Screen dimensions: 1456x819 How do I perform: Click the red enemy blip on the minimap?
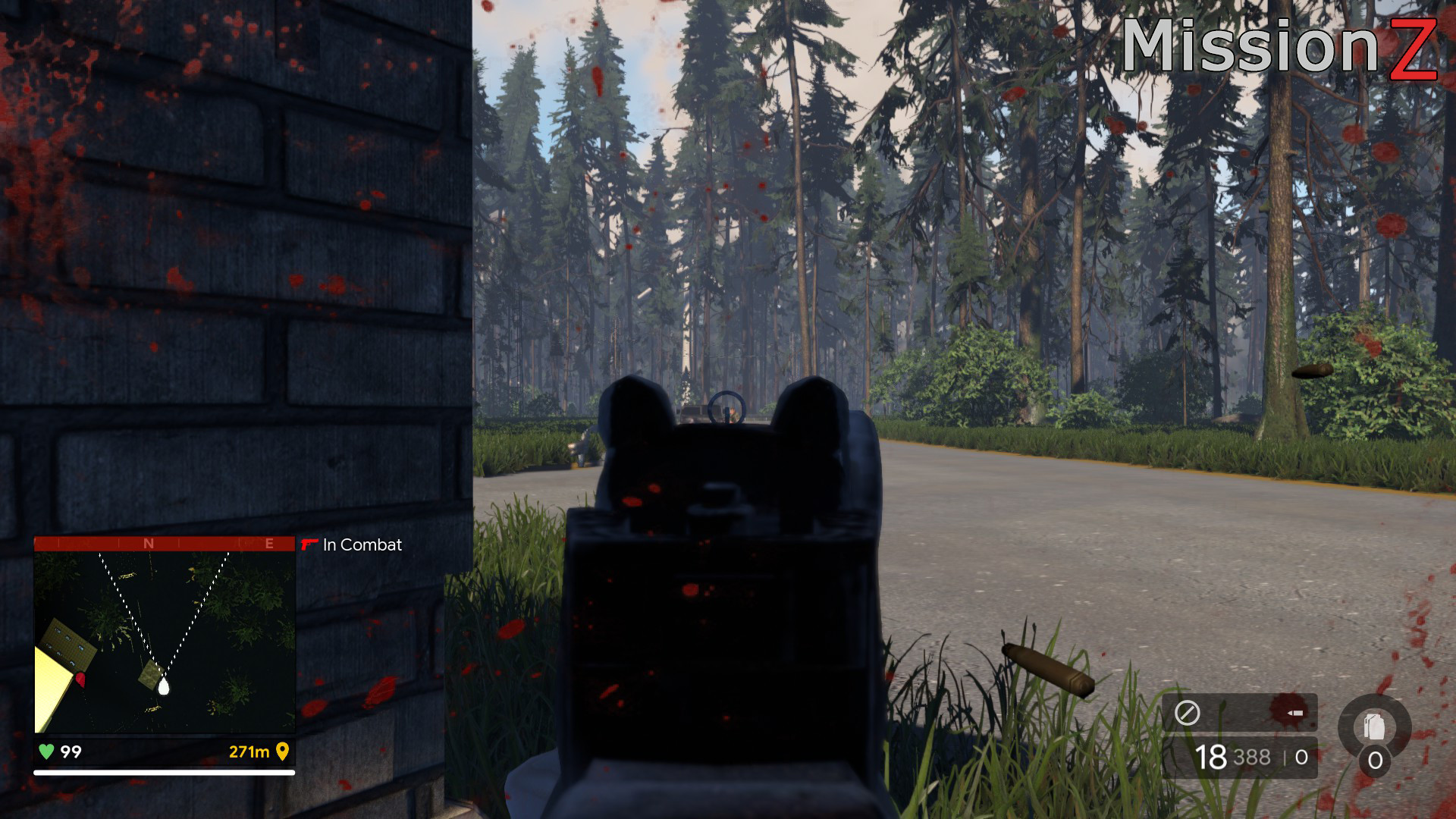[x=80, y=679]
